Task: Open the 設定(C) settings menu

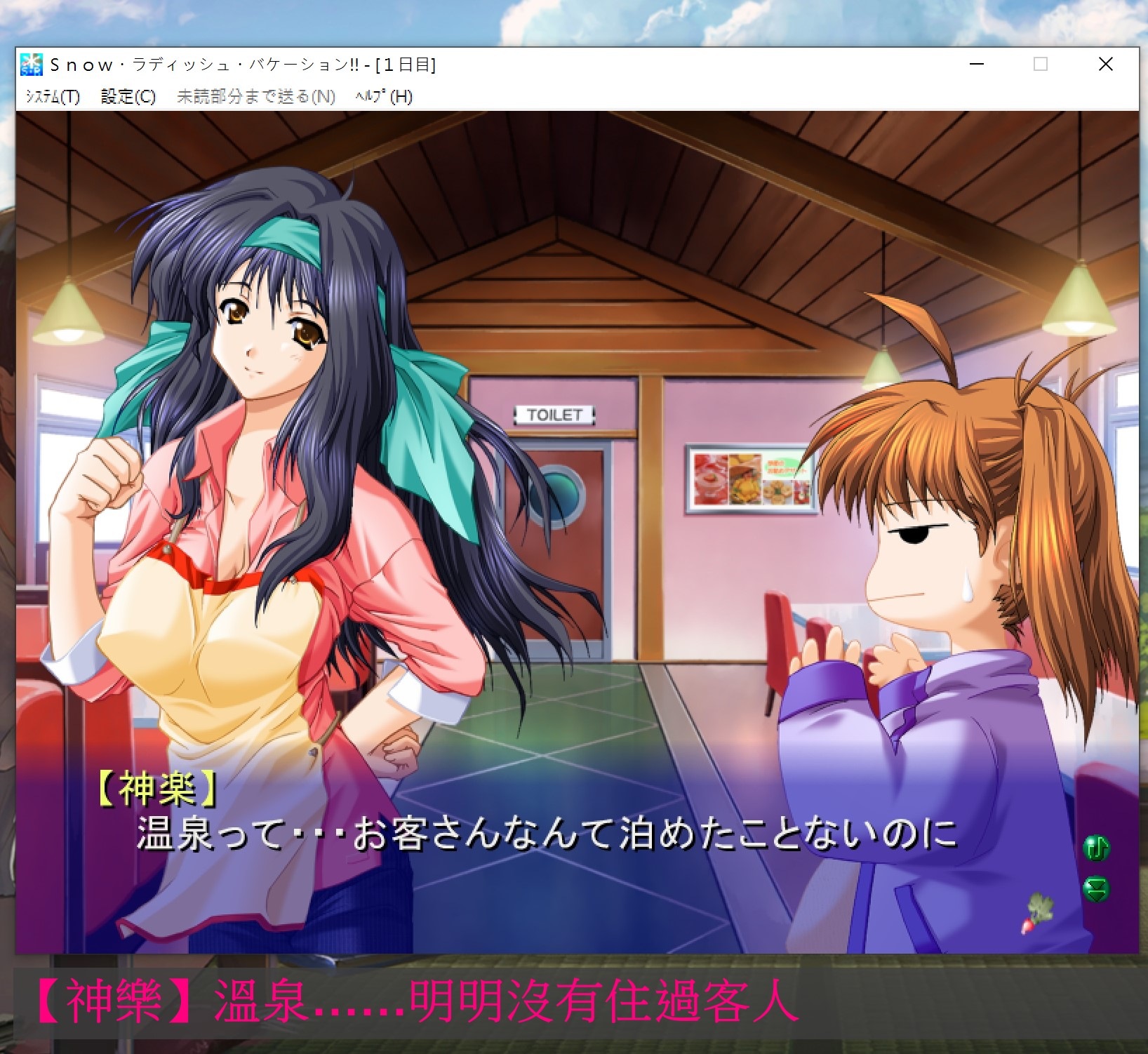Action: pyautogui.click(x=128, y=96)
